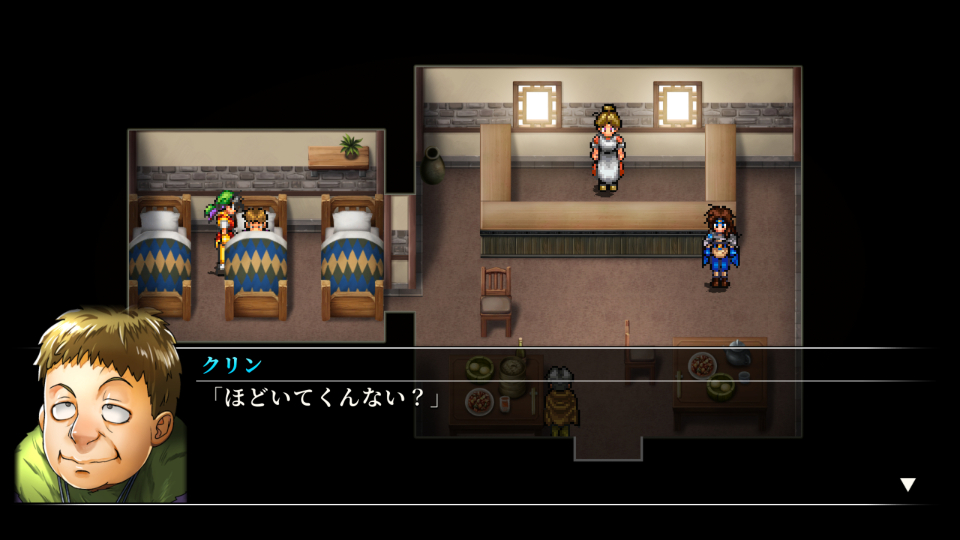Advance dialogue with the white arrow indicator
The height and width of the screenshot is (540, 960).
point(907,485)
